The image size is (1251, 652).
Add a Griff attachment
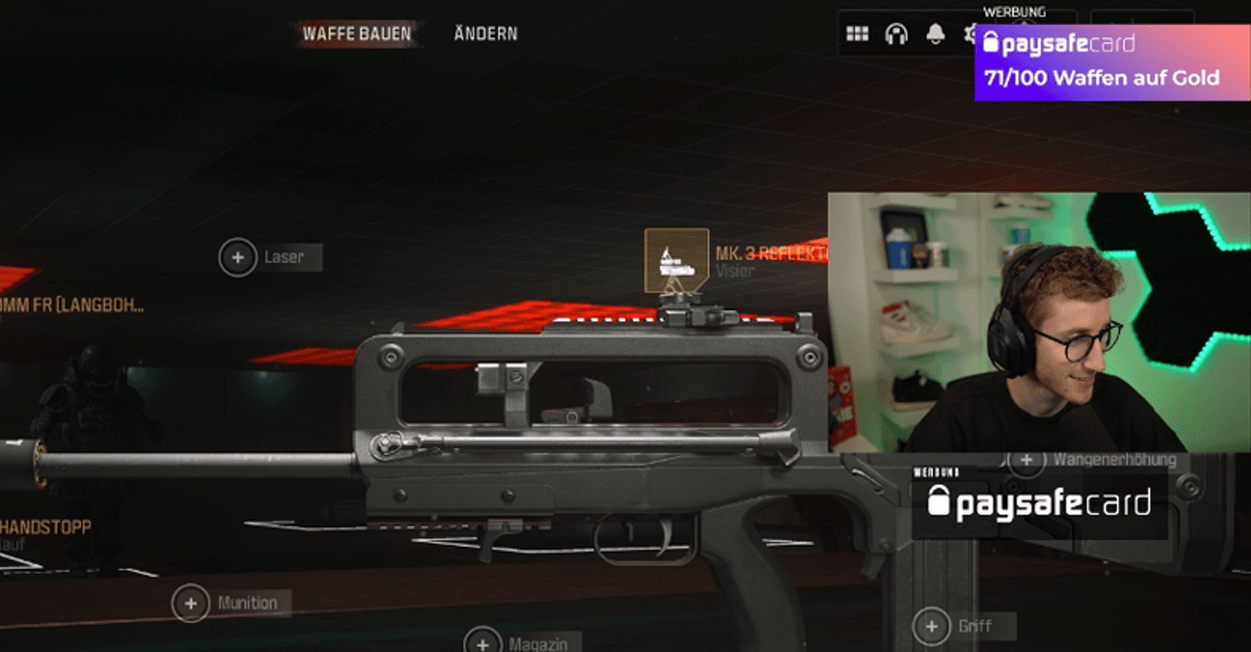click(x=931, y=627)
